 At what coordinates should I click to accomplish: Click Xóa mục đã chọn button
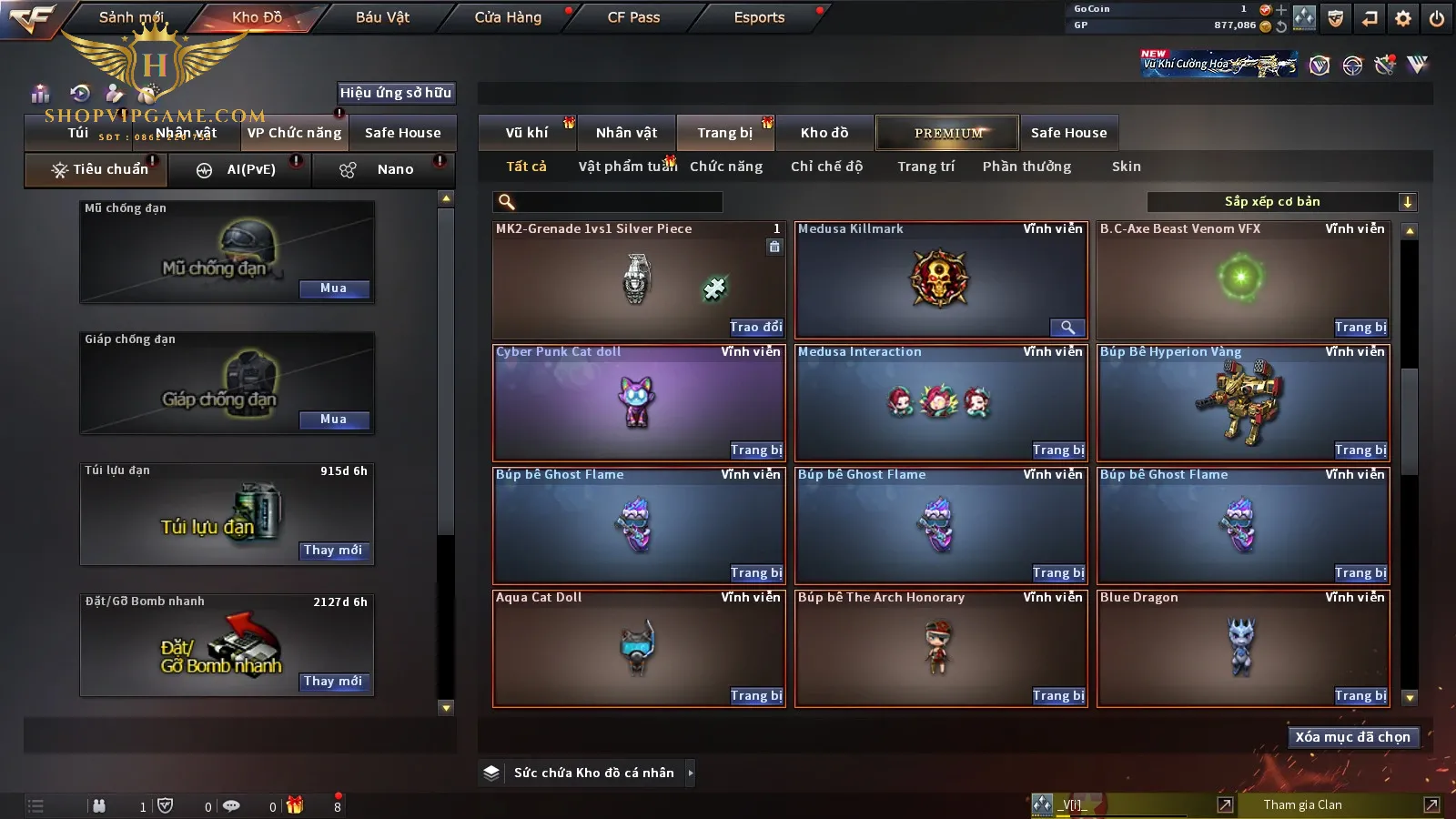pos(1352,737)
